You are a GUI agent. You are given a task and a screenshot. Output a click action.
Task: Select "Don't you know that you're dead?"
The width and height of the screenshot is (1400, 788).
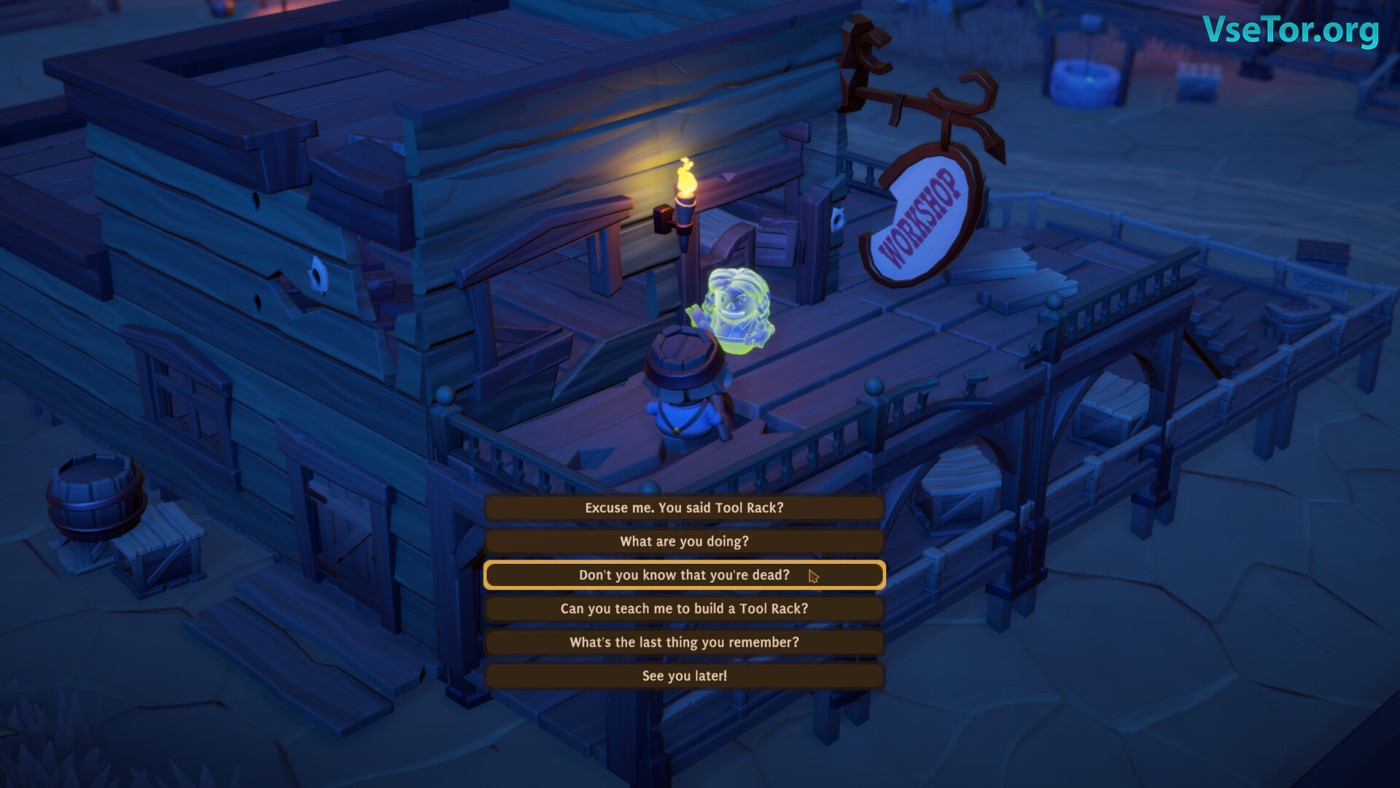(x=684, y=575)
